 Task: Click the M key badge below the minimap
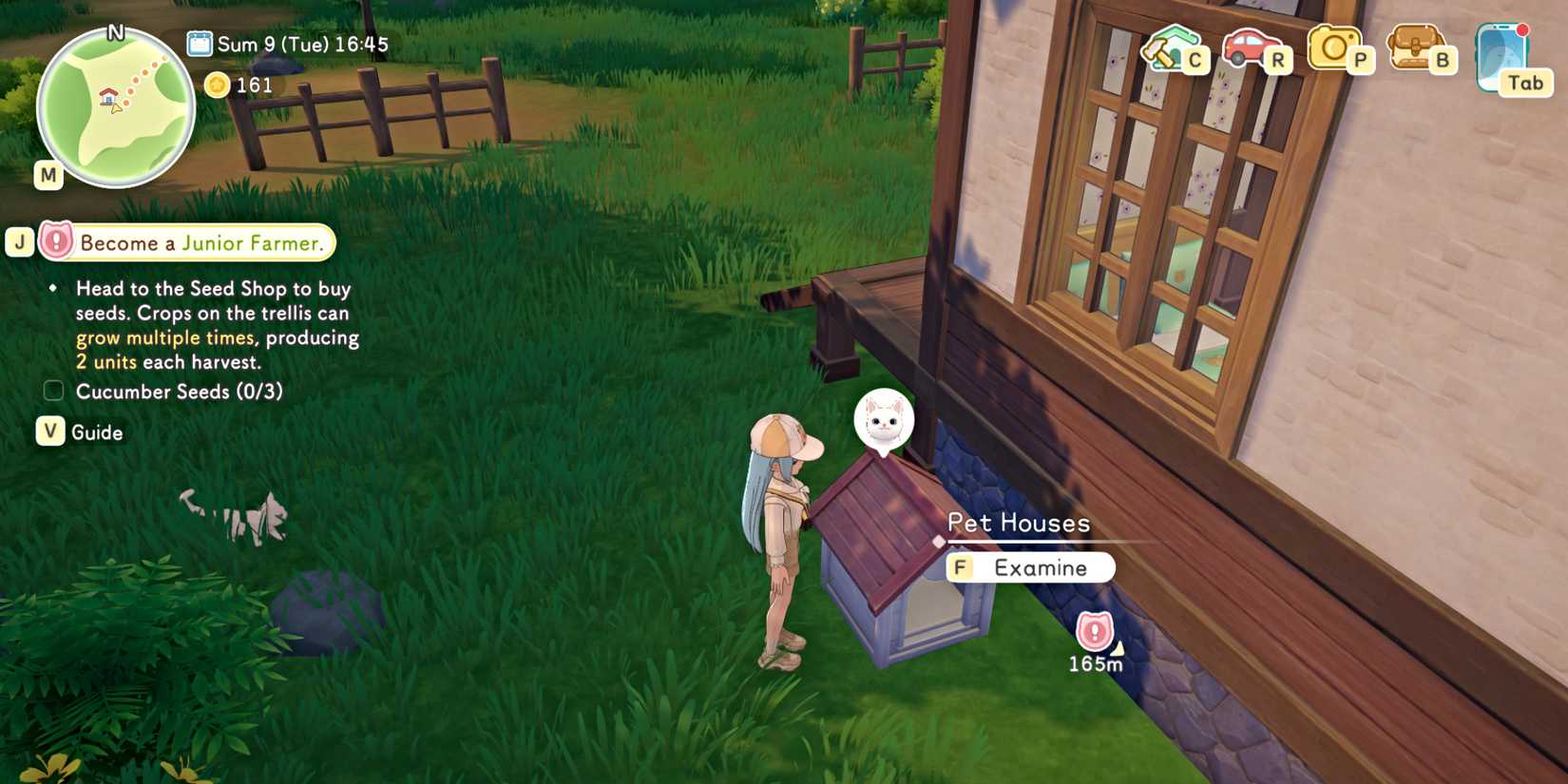[x=47, y=174]
